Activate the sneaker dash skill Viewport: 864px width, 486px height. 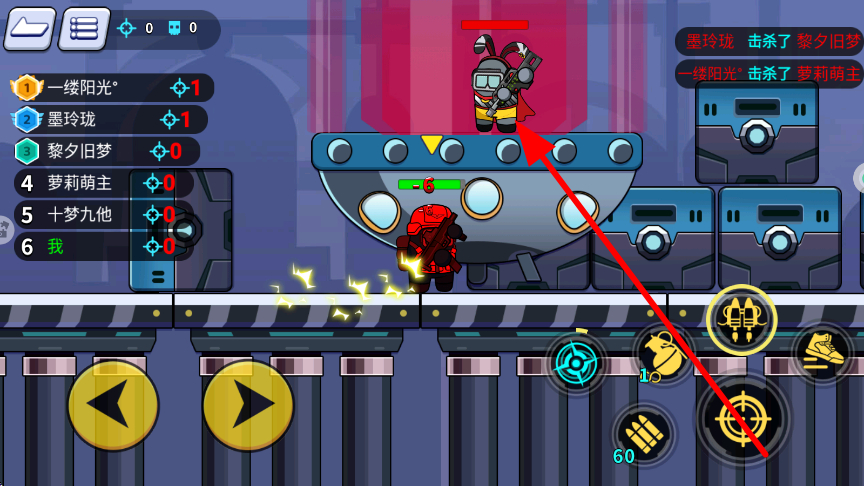click(822, 352)
